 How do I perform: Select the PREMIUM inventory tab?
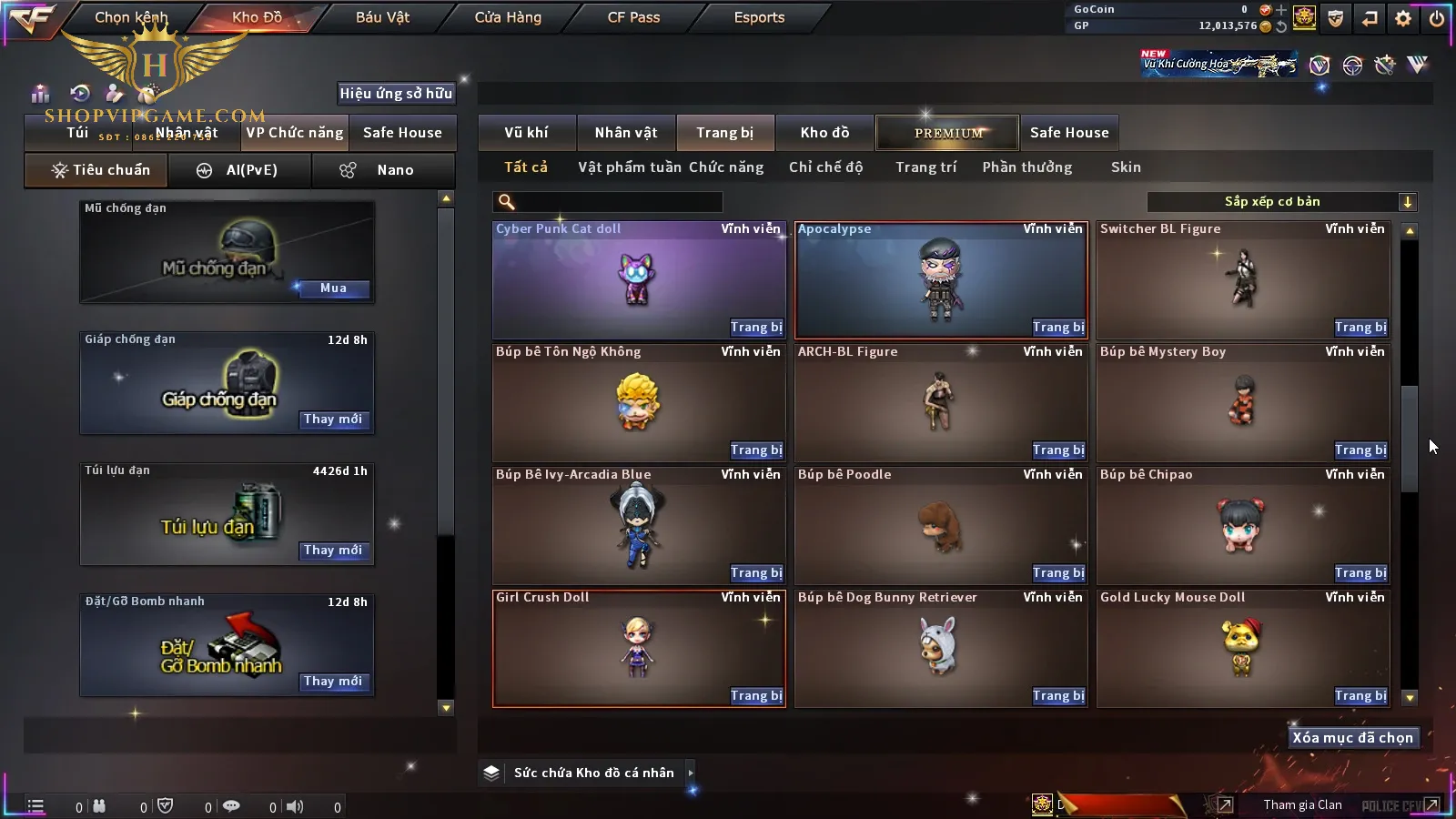pyautogui.click(x=948, y=133)
